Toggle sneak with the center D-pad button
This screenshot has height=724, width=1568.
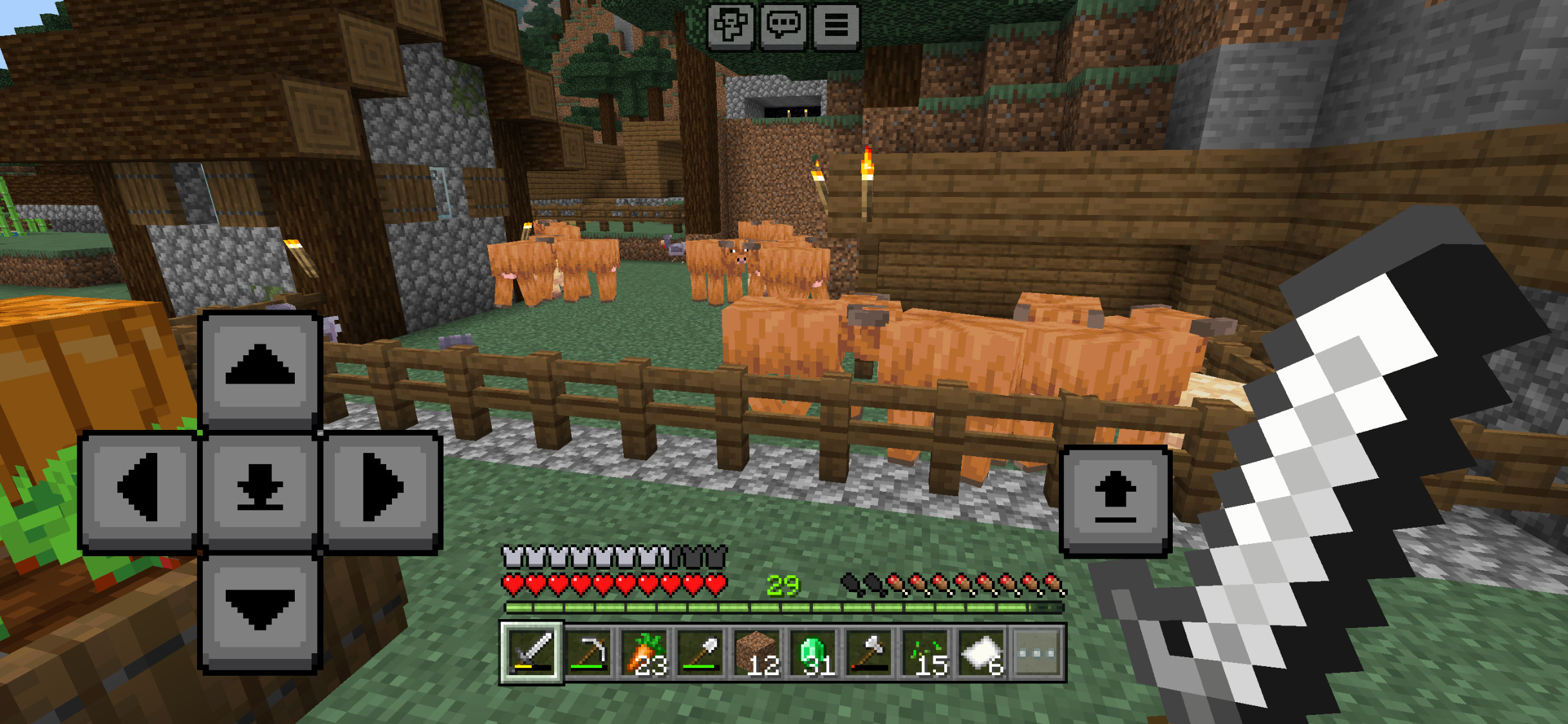(260, 488)
